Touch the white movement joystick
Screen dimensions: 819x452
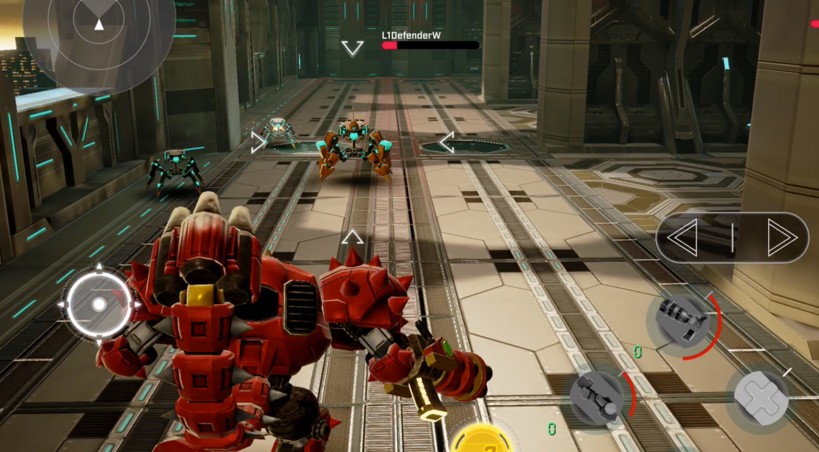coord(99,305)
